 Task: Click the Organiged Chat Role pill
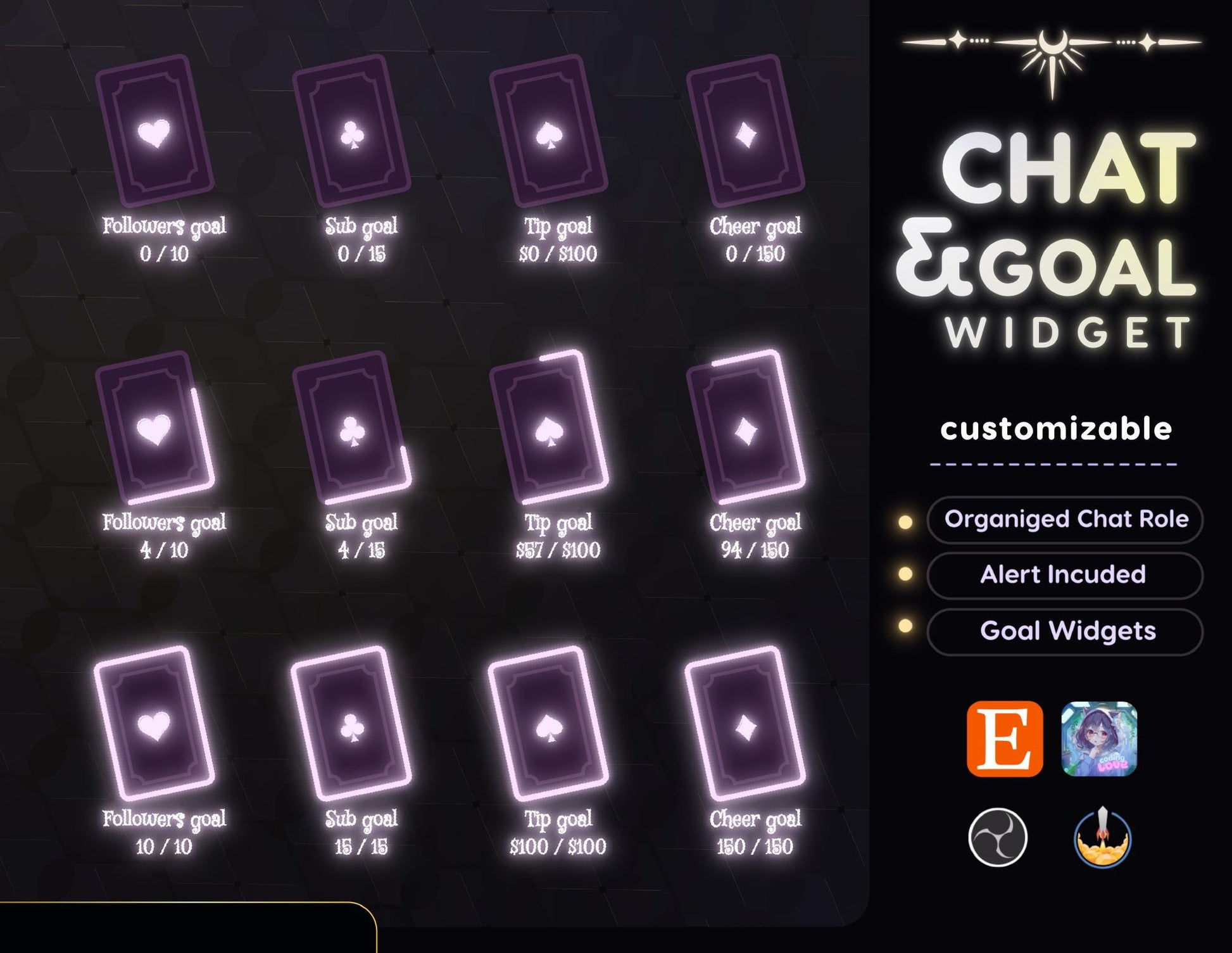1065,520
